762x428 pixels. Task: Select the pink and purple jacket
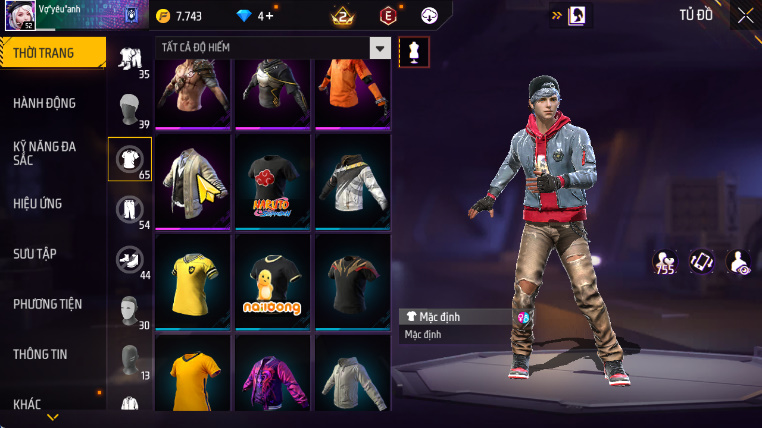click(x=272, y=380)
